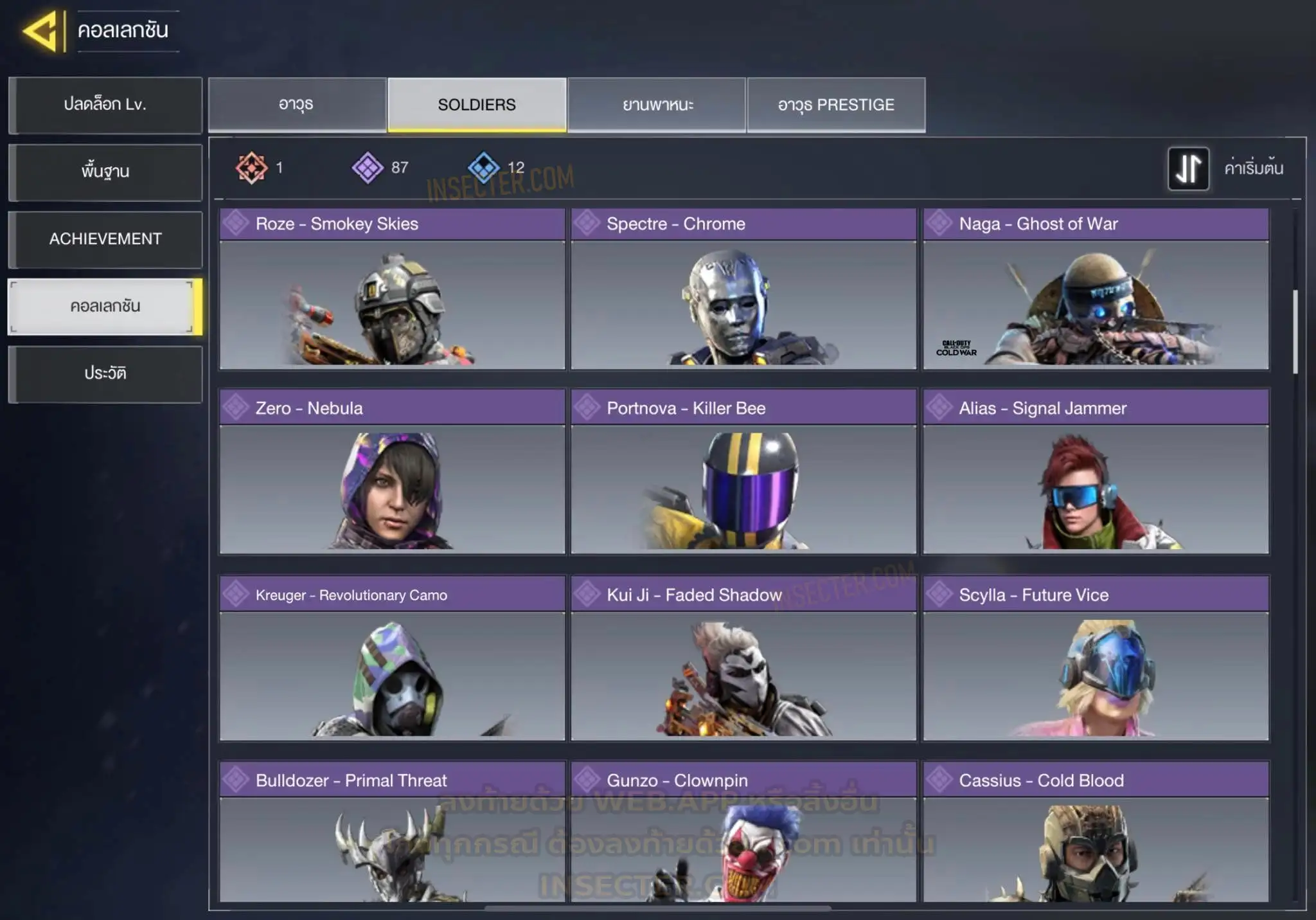1316x920 pixels.
Task: Choose the Spectre - Chrome soldier card
Action: click(x=743, y=289)
